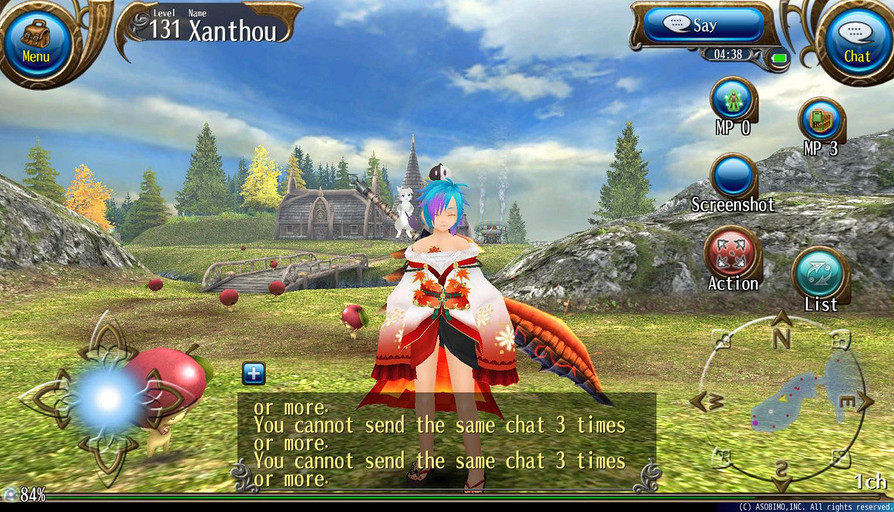This screenshot has width=894, height=512.
Task: Open the List button
Action: (820, 273)
